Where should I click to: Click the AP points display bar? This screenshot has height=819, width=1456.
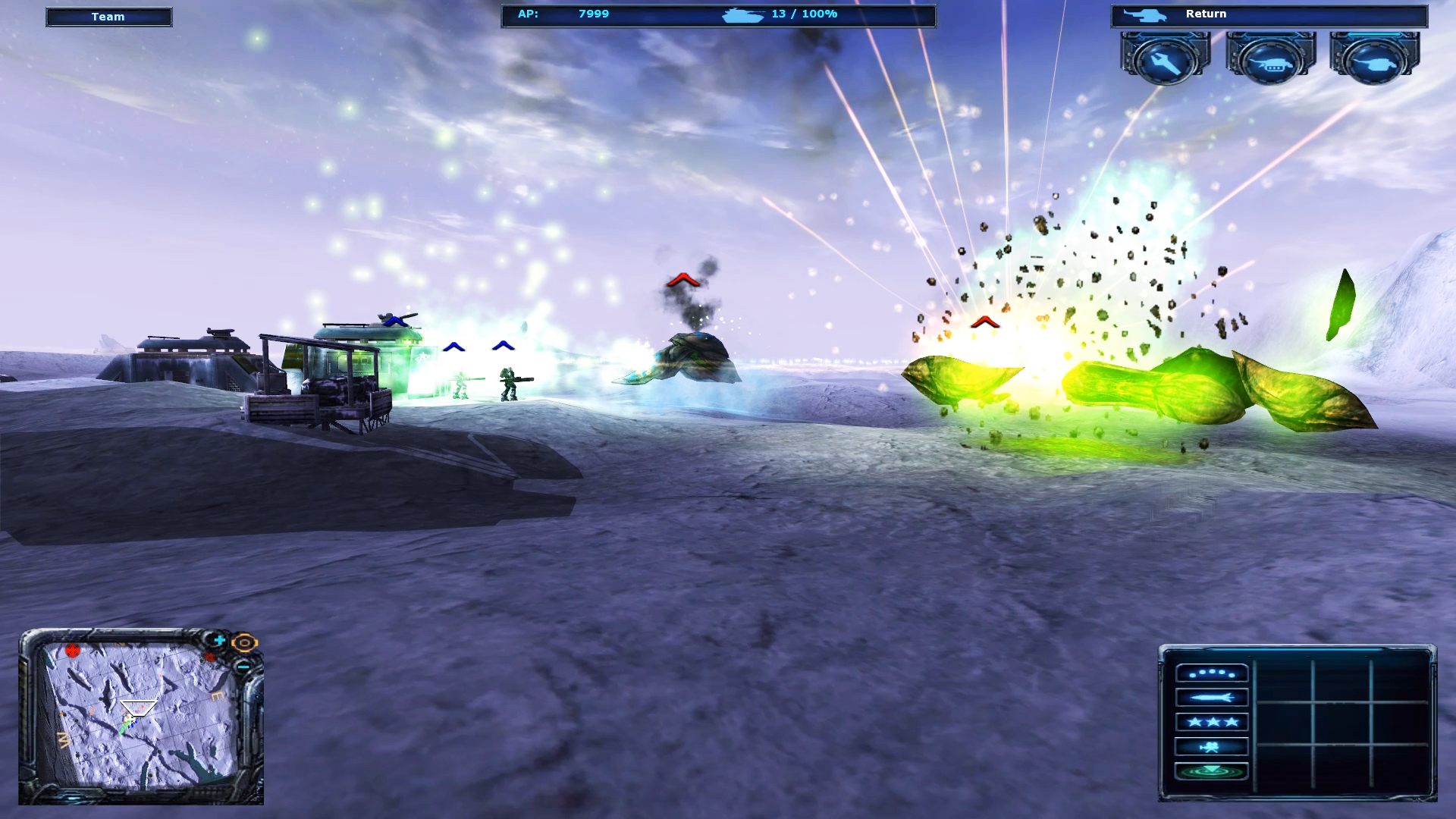pos(561,13)
